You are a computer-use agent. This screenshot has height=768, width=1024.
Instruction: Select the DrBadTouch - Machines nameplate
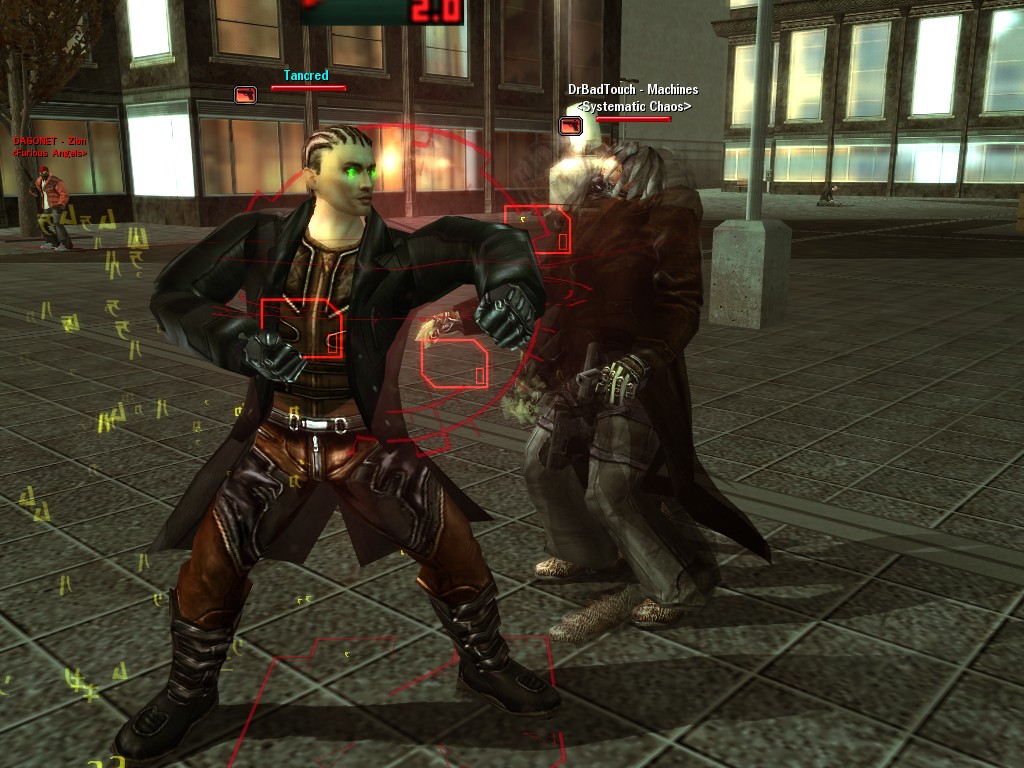point(633,90)
